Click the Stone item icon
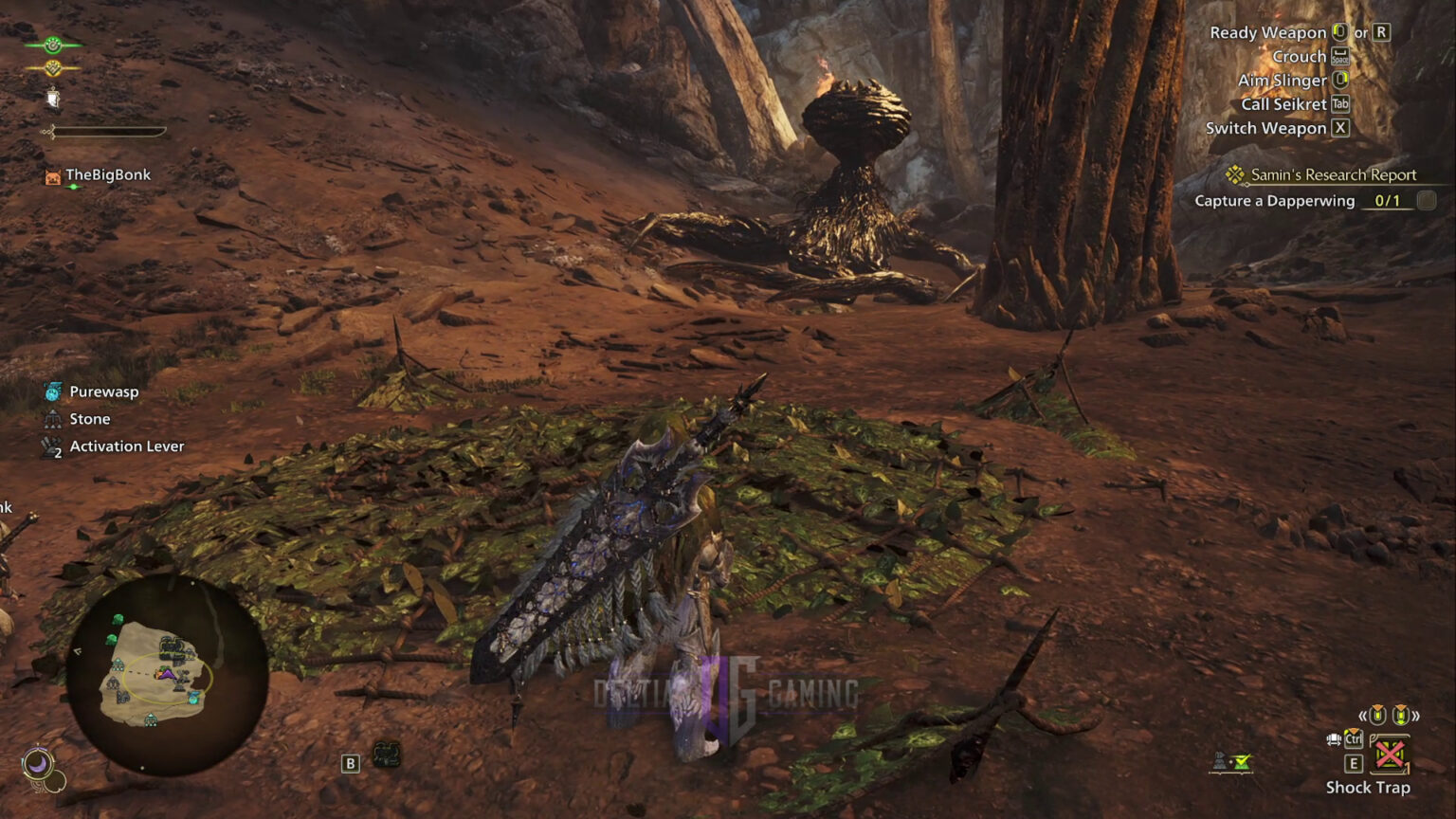The height and width of the screenshot is (819, 1456). [52, 418]
